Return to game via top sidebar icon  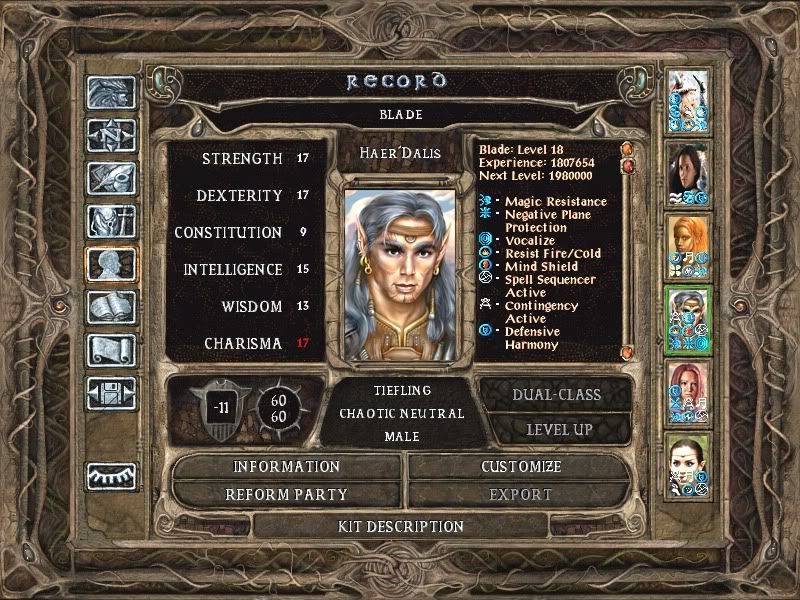point(110,92)
